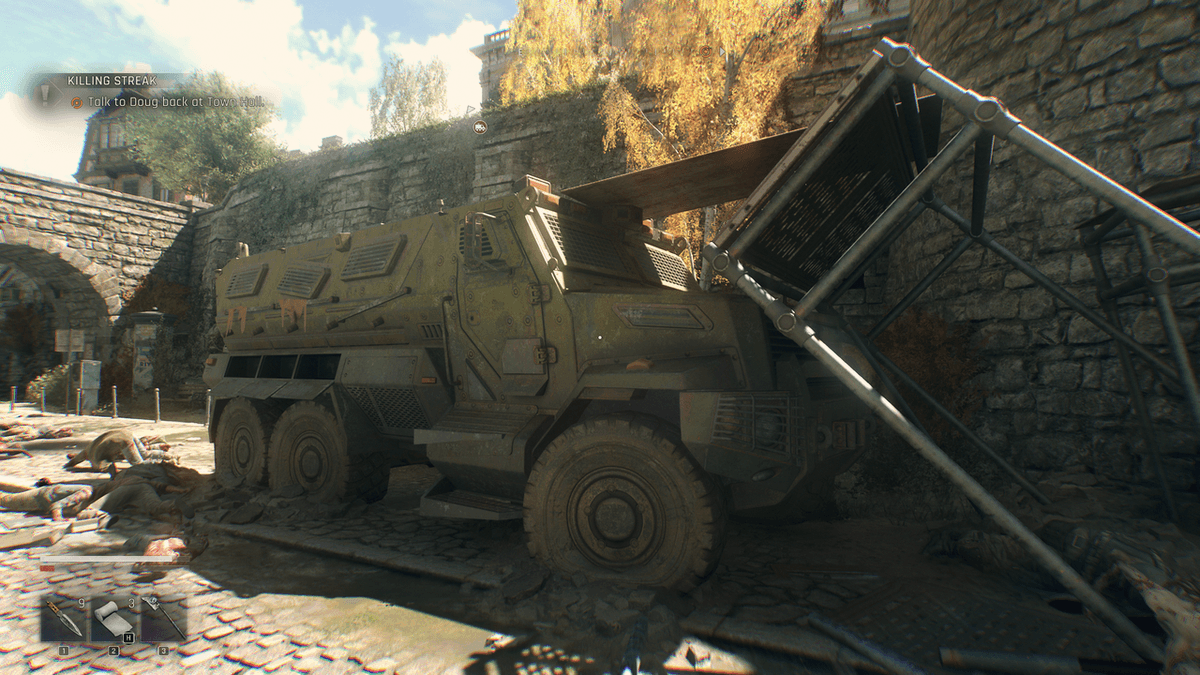Viewport: 1200px width, 675px height.
Task: Select the axe weapon slot
Action: point(163,620)
